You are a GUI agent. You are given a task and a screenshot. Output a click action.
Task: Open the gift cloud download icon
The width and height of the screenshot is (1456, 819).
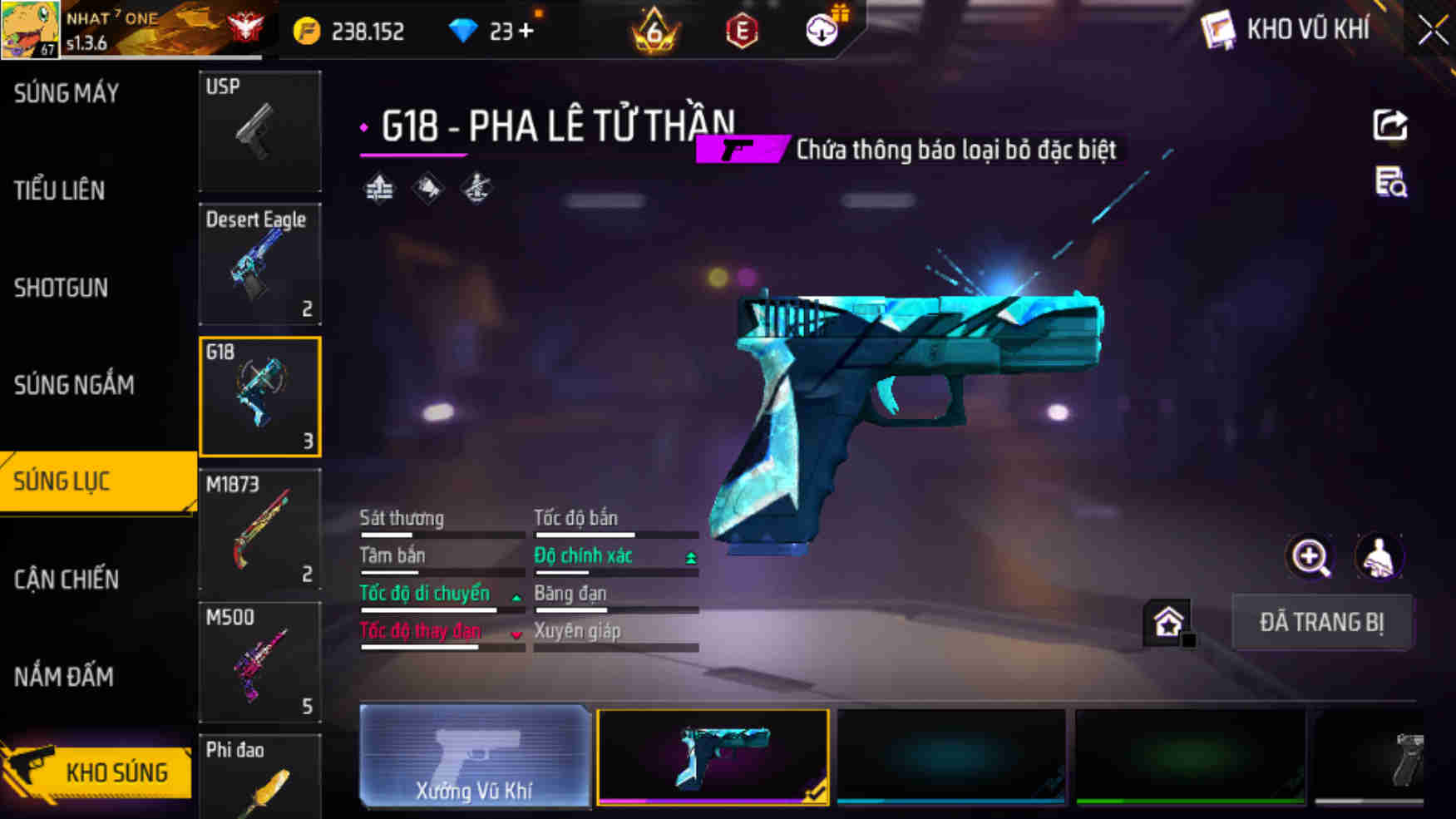coord(820,31)
